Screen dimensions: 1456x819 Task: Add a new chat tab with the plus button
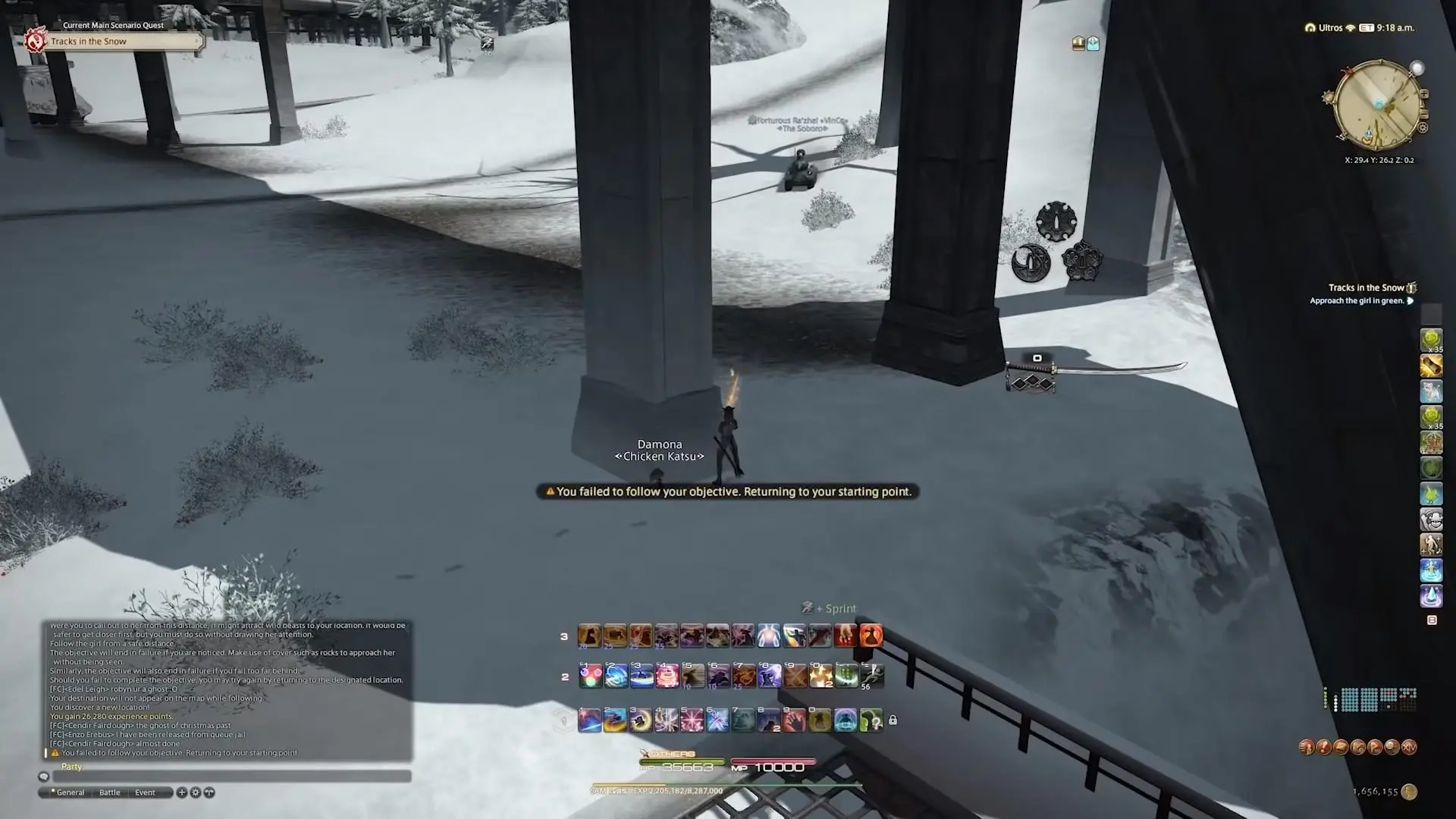pos(182,792)
